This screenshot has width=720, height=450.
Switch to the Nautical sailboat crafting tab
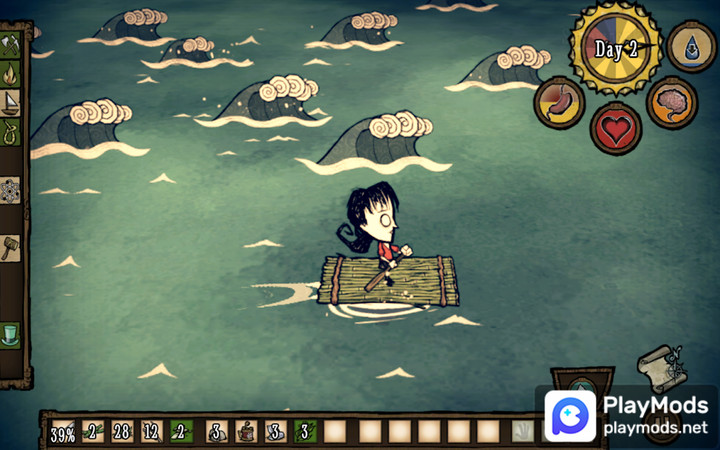click(12, 103)
